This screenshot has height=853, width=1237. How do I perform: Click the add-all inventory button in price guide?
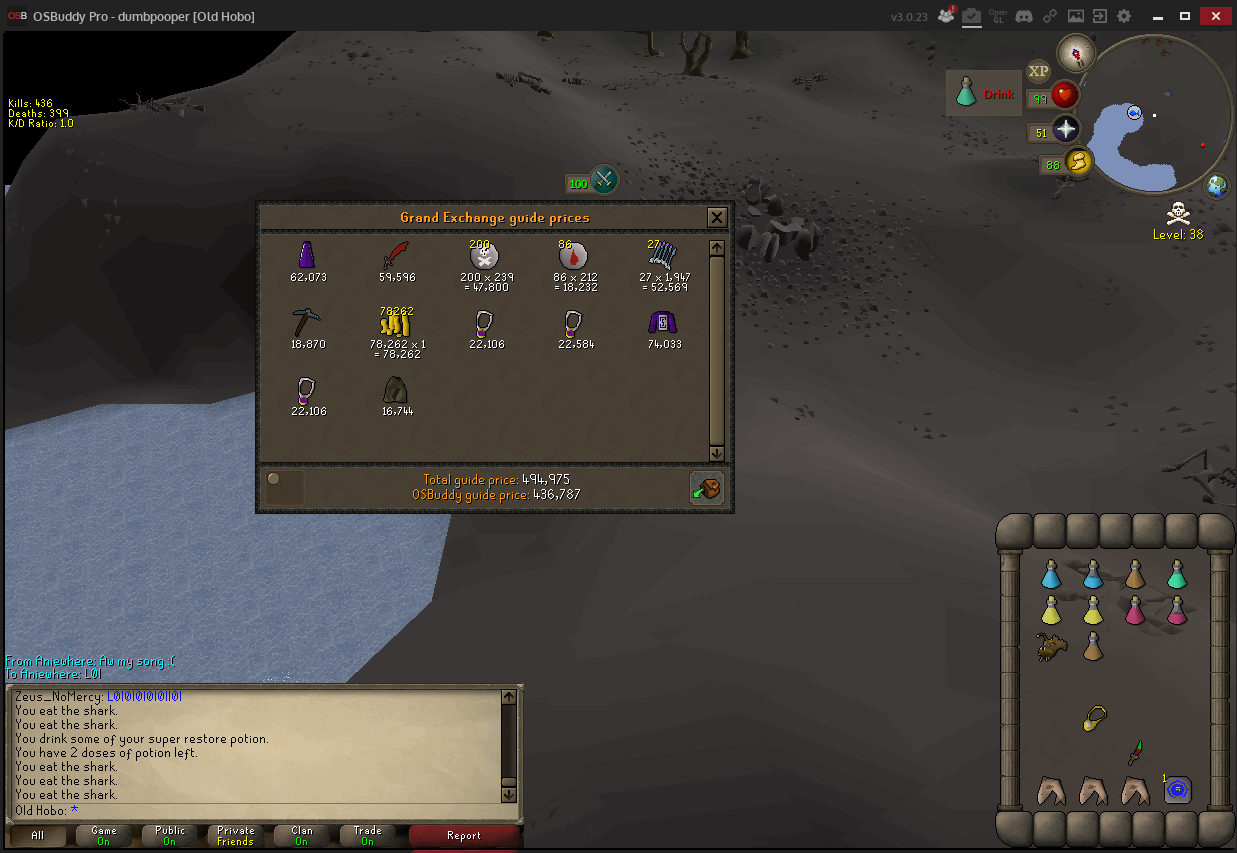tap(706, 488)
